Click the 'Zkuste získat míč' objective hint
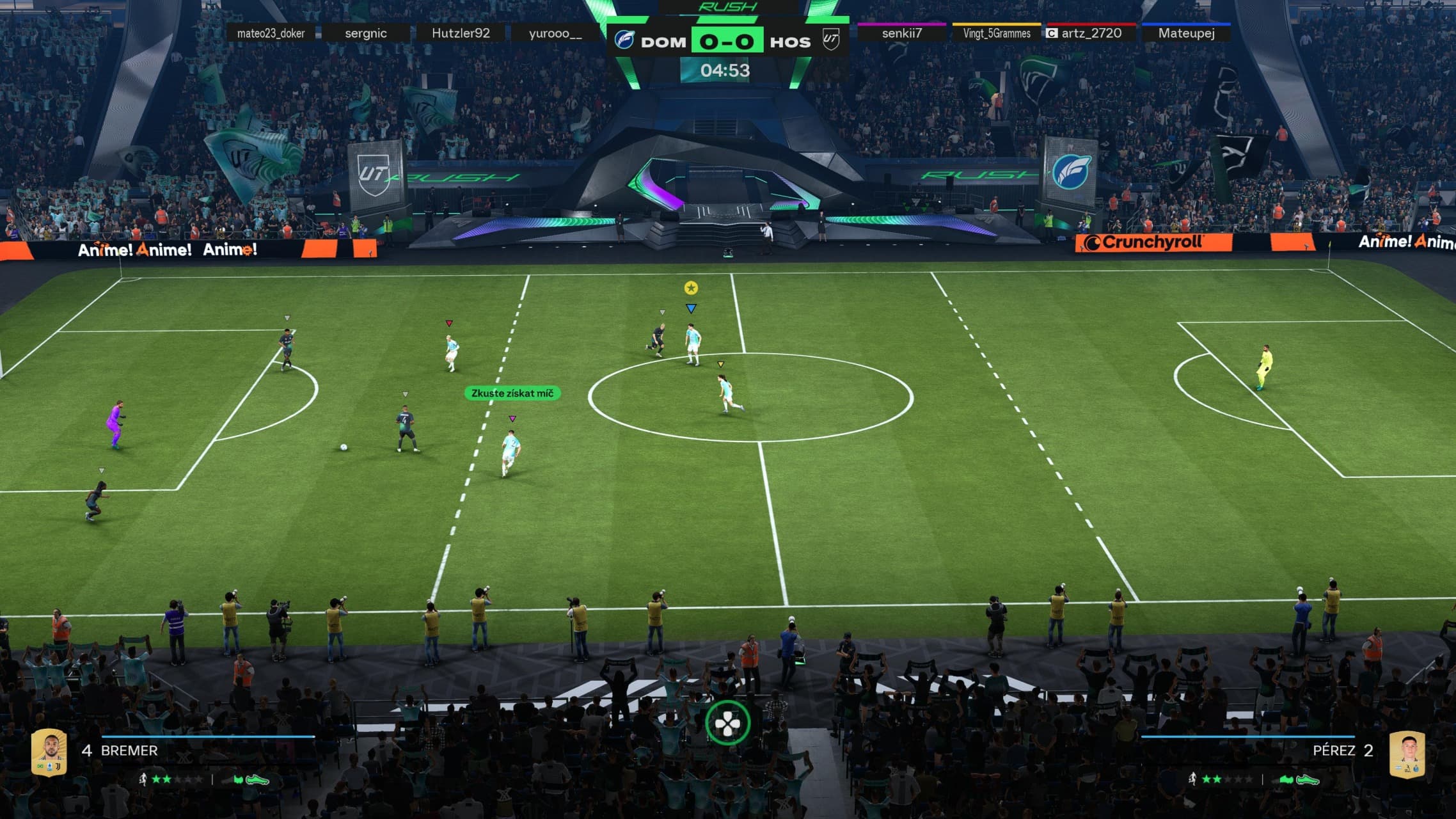This screenshot has width=1456, height=819. [x=512, y=394]
